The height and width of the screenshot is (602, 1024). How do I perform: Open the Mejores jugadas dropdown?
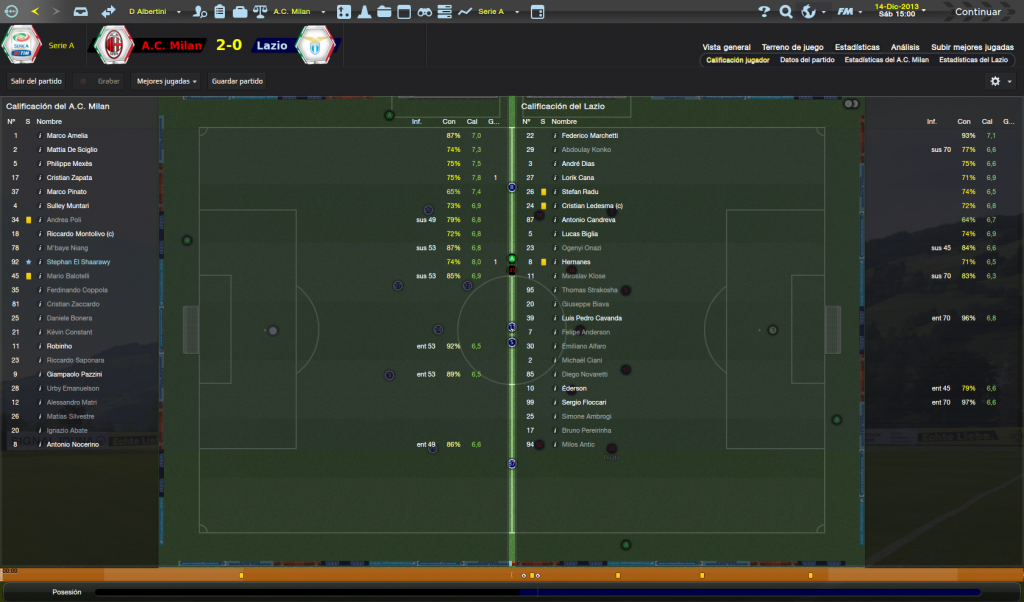pyautogui.click(x=166, y=81)
